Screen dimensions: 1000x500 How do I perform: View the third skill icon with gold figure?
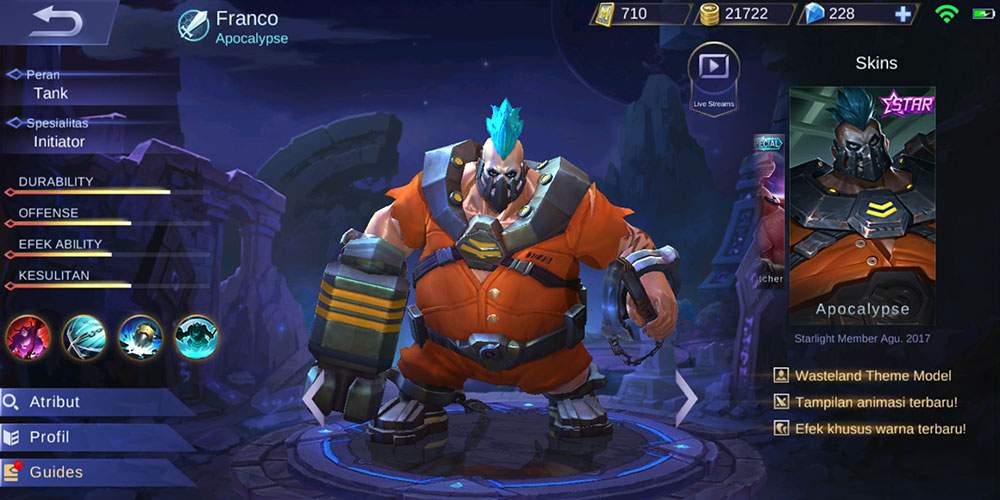pos(140,337)
